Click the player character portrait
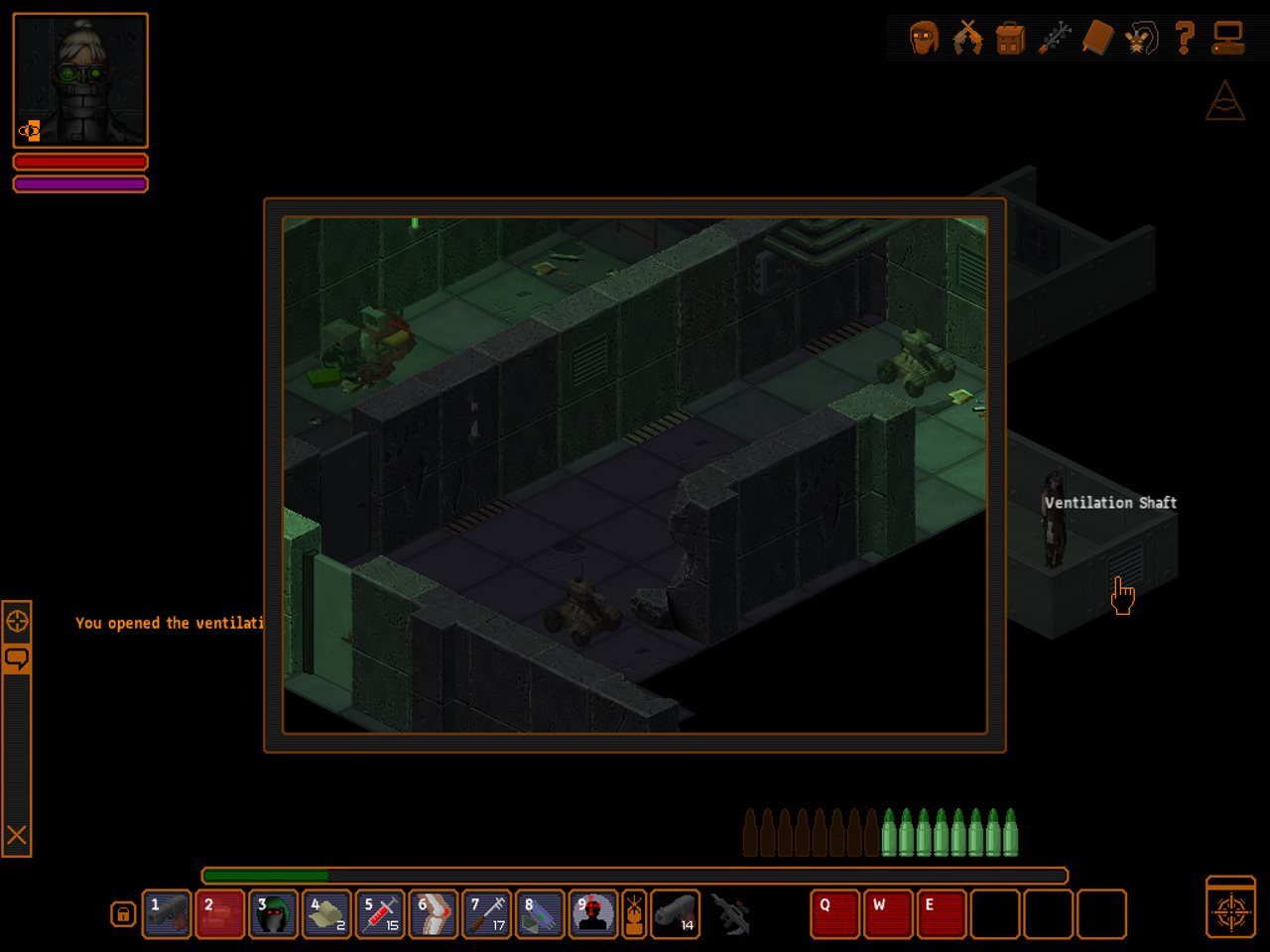The image size is (1270, 952). (80, 80)
